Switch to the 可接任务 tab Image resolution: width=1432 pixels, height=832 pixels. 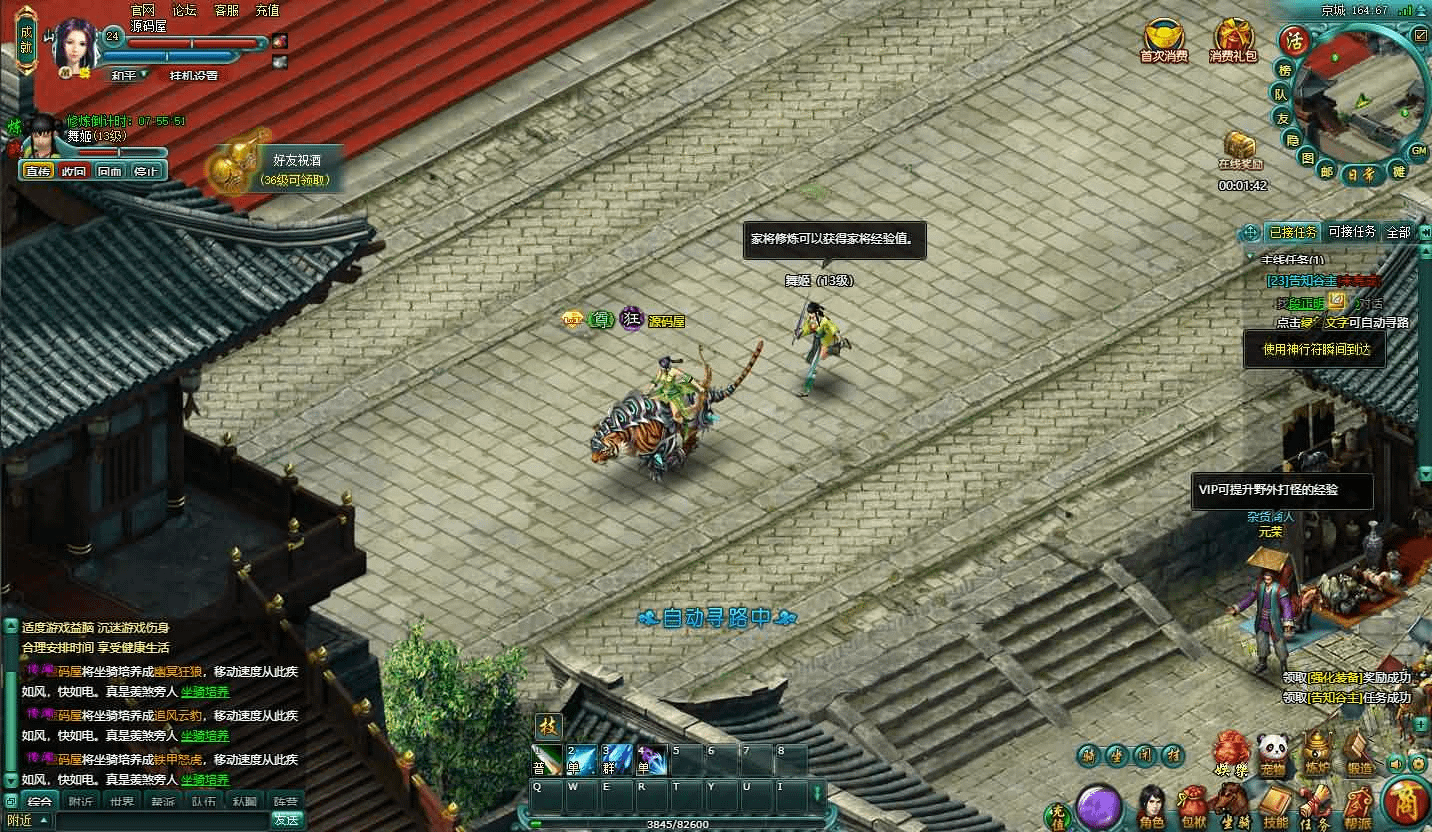pos(1351,232)
